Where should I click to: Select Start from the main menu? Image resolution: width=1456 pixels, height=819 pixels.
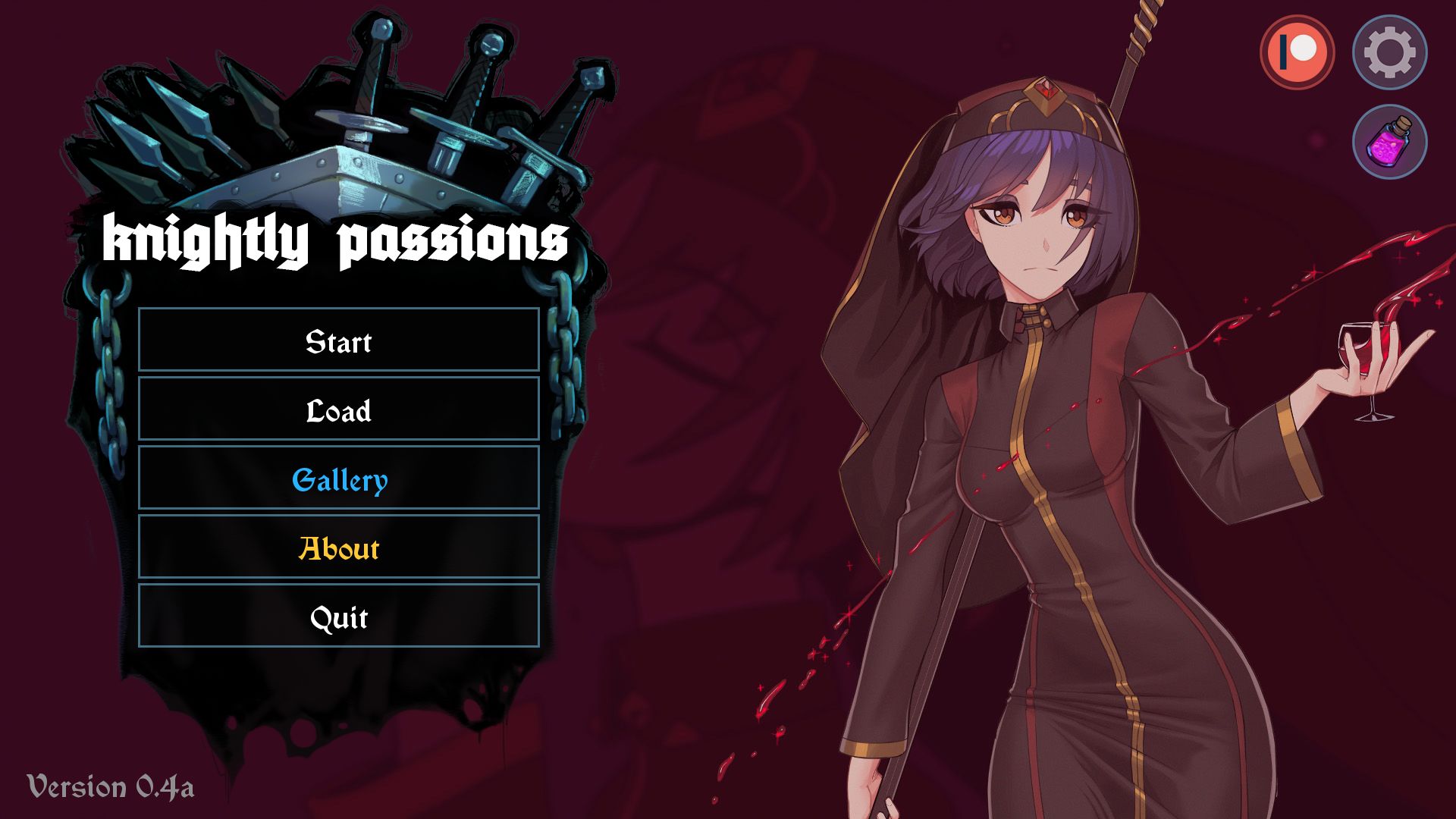[x=338, y=343]
